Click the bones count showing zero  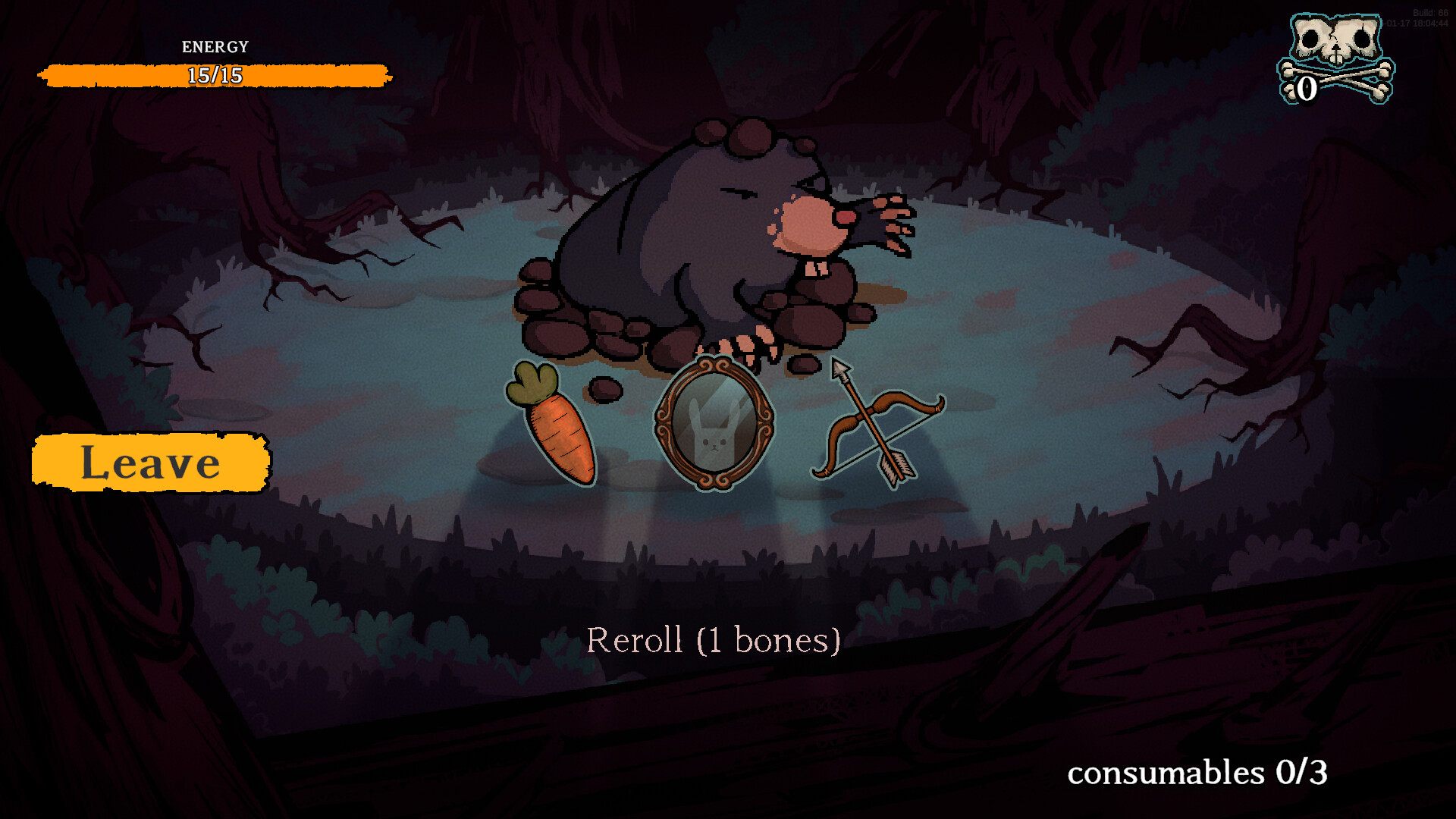(x=1306, y=89)
